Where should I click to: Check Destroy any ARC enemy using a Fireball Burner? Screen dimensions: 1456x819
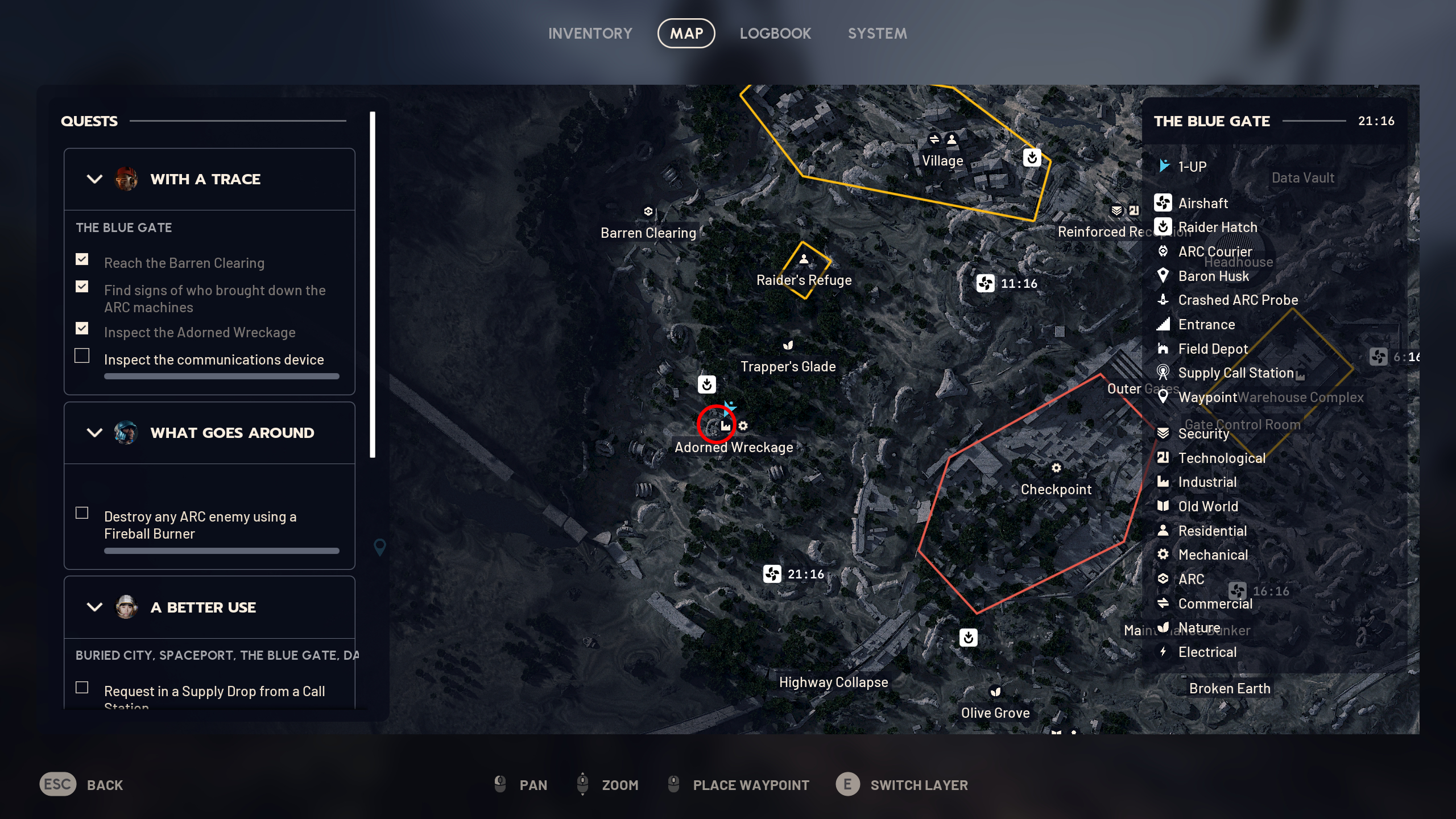[x=82, y=512]
